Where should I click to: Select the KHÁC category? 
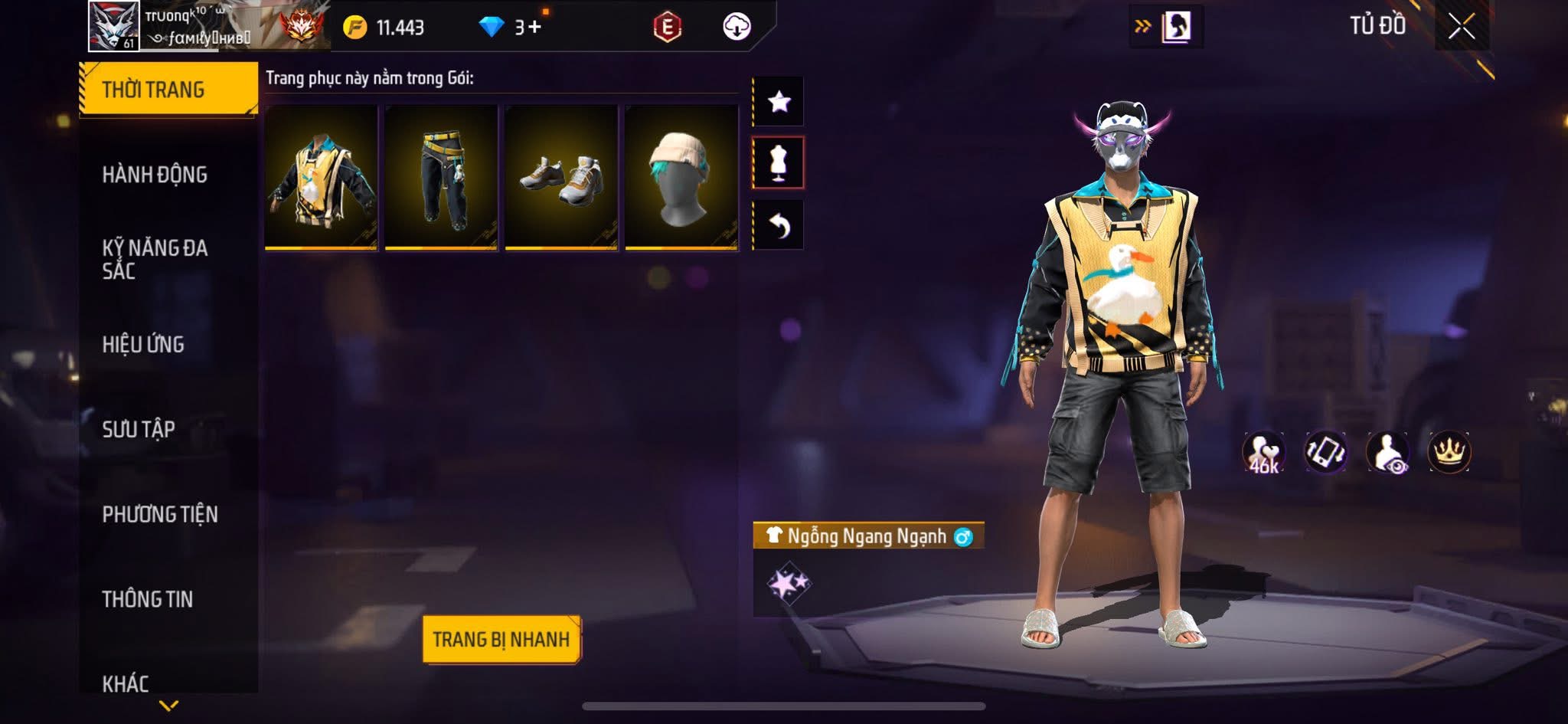pyautogui.click(x=126, y=682)
